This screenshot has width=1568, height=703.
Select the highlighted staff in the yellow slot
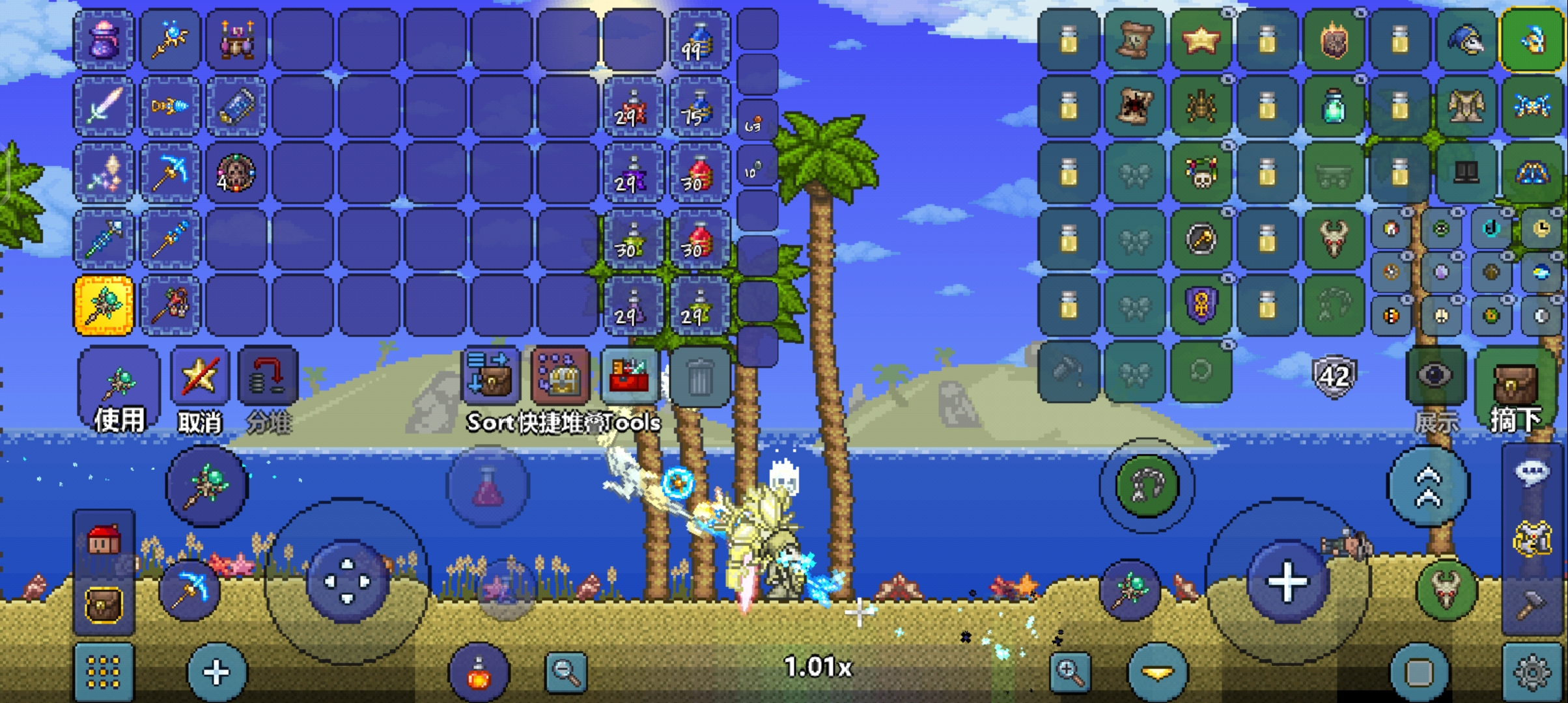[104, 305]
